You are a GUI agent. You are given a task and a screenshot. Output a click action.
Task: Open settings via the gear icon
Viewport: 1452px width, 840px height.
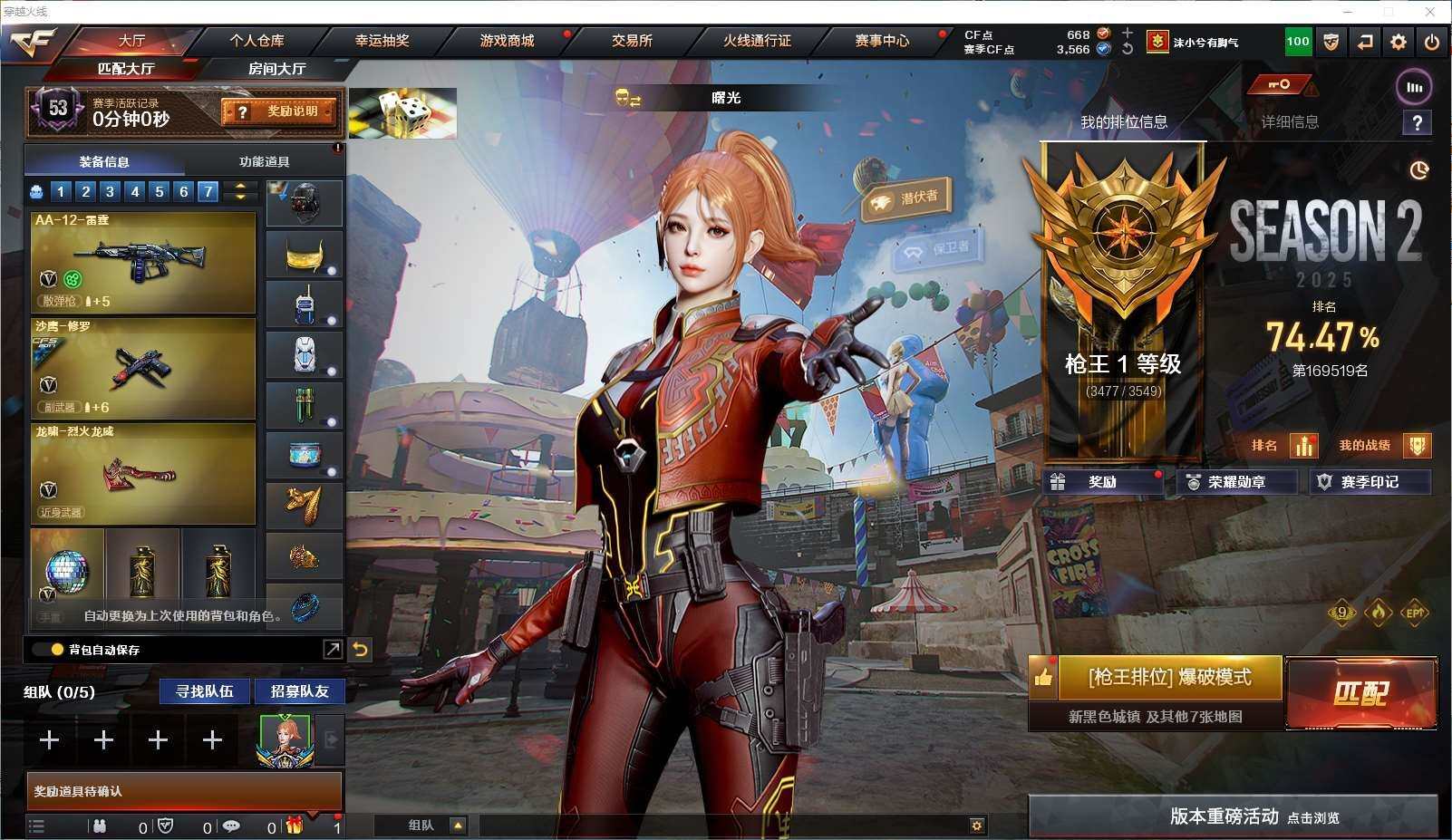[x=1399, y=42]
